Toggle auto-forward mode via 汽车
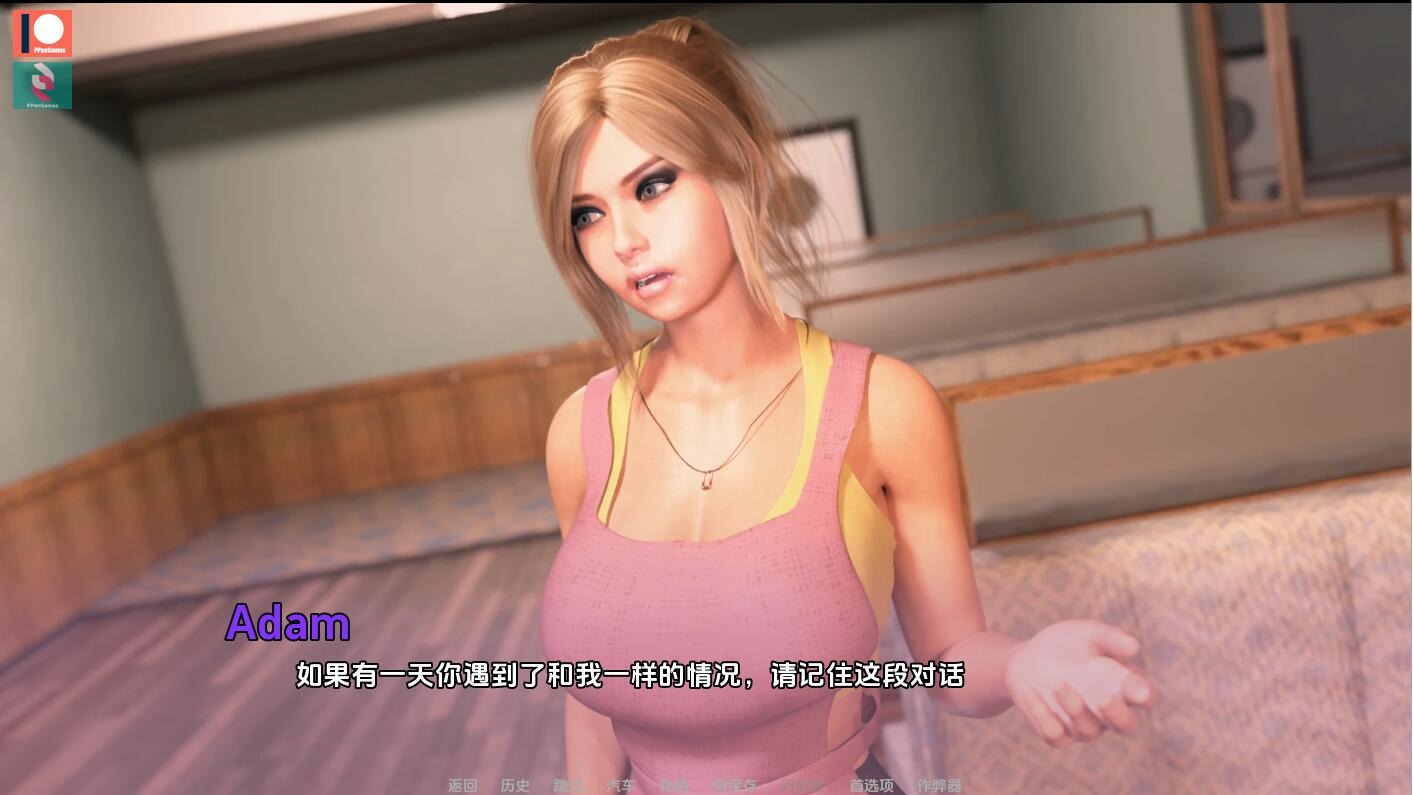Screen dimensions: 1413x795 pyautogui.click(x=619, y=787)
